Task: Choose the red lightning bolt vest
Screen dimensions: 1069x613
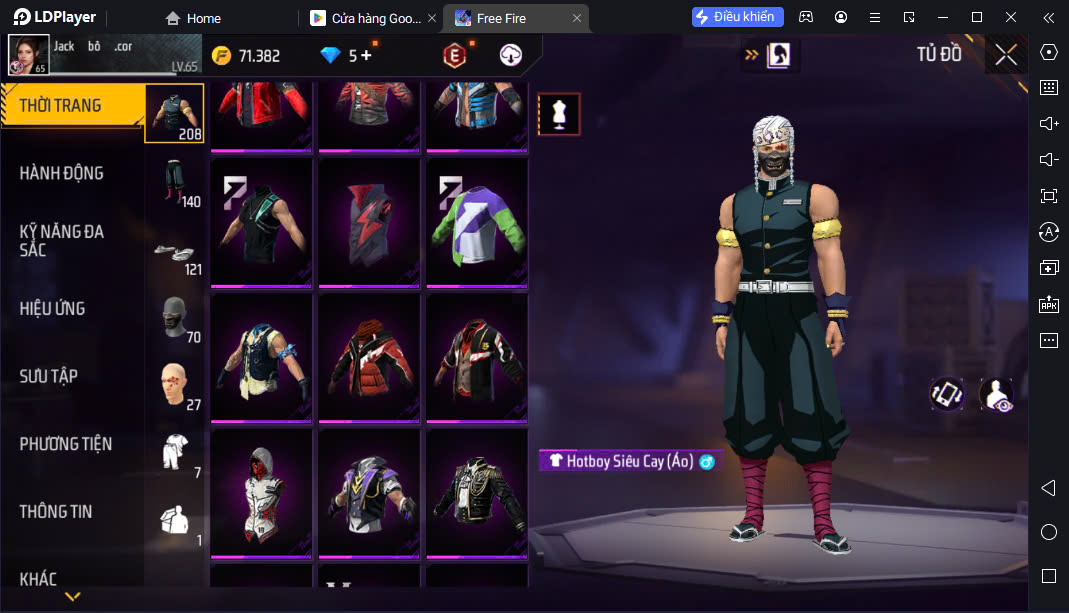Action: point(368,223)
